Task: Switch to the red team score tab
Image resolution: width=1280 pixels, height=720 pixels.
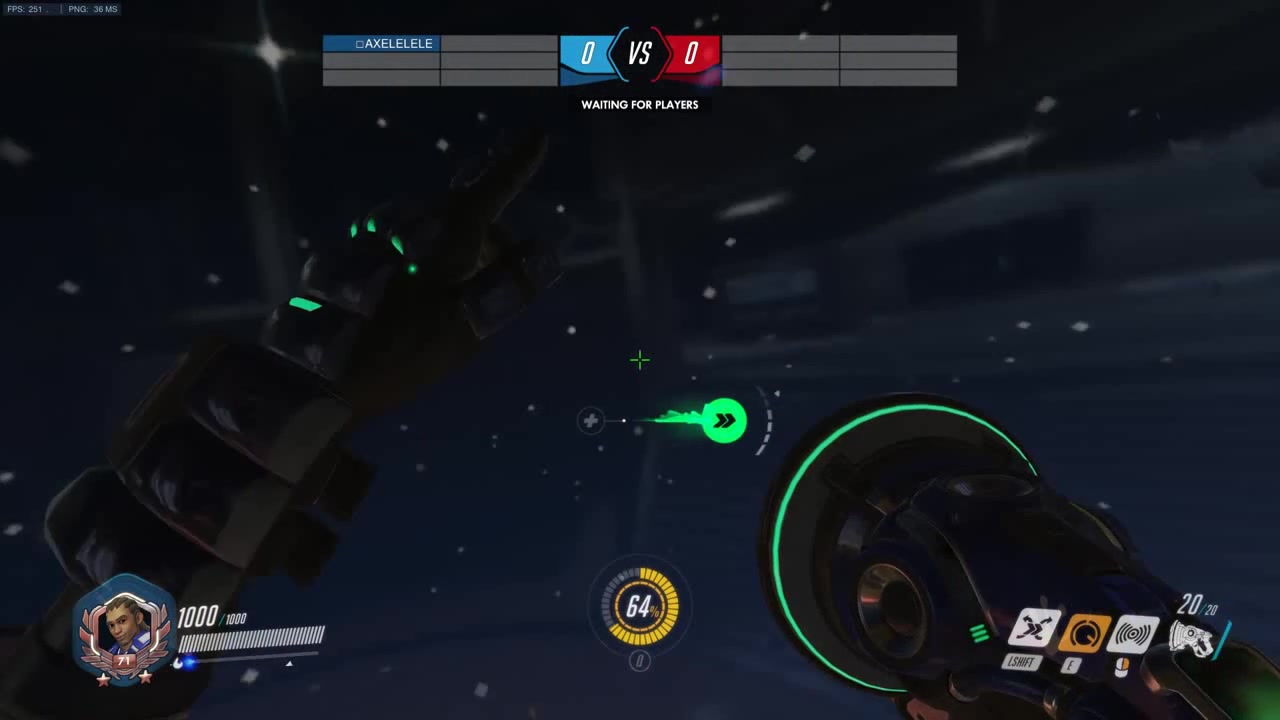Action: 691,55
